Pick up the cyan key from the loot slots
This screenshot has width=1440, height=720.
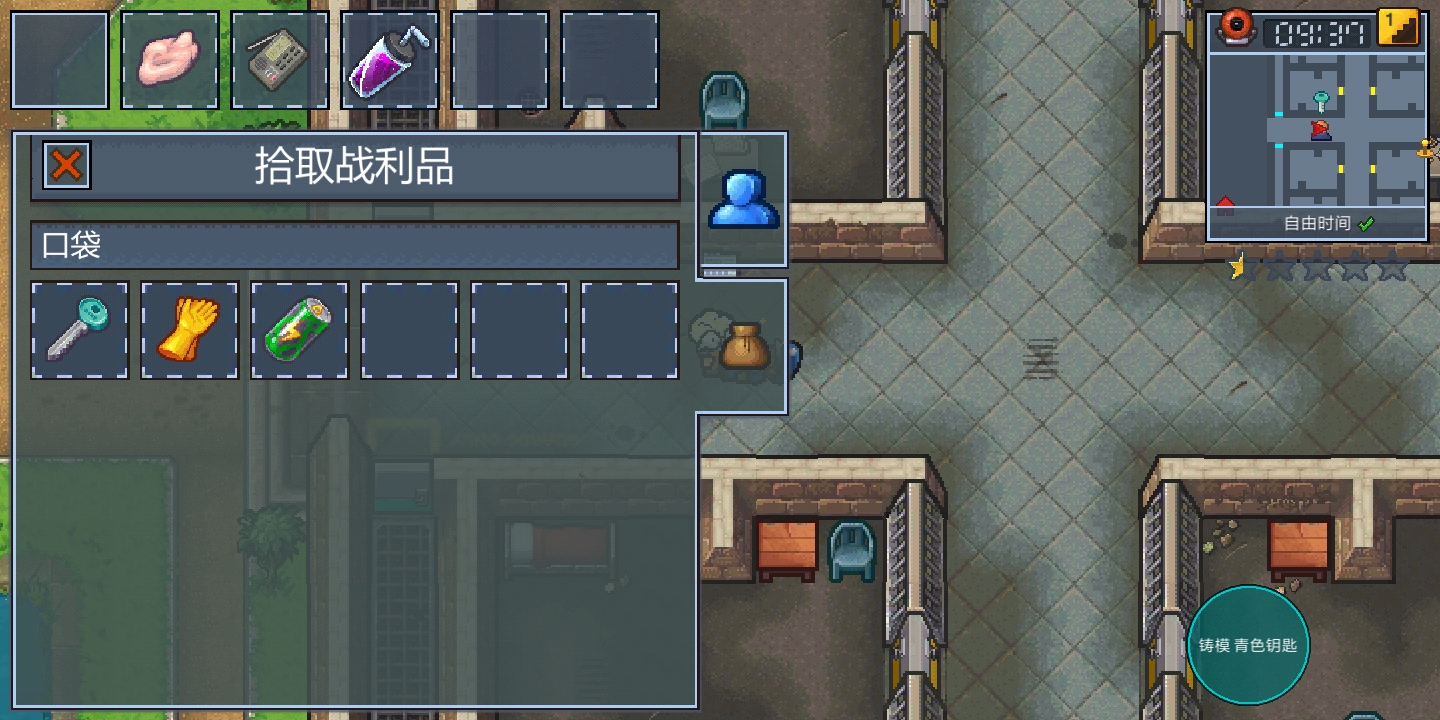[x=80, y=331]
